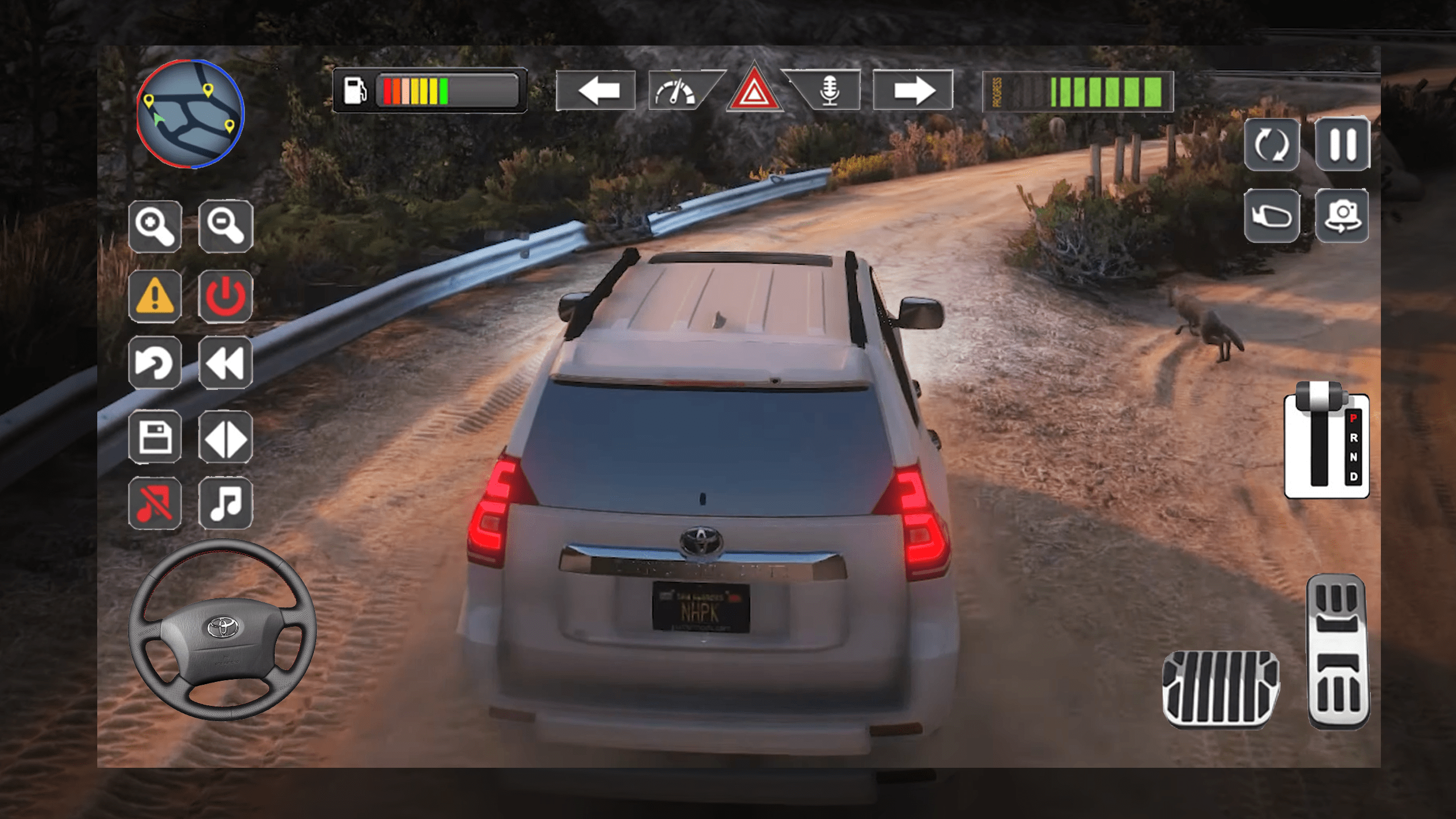Image resolution: width=1456 pixels, height=819 pixels.
Task: Open the circular minimap
Action: point(190,114)
